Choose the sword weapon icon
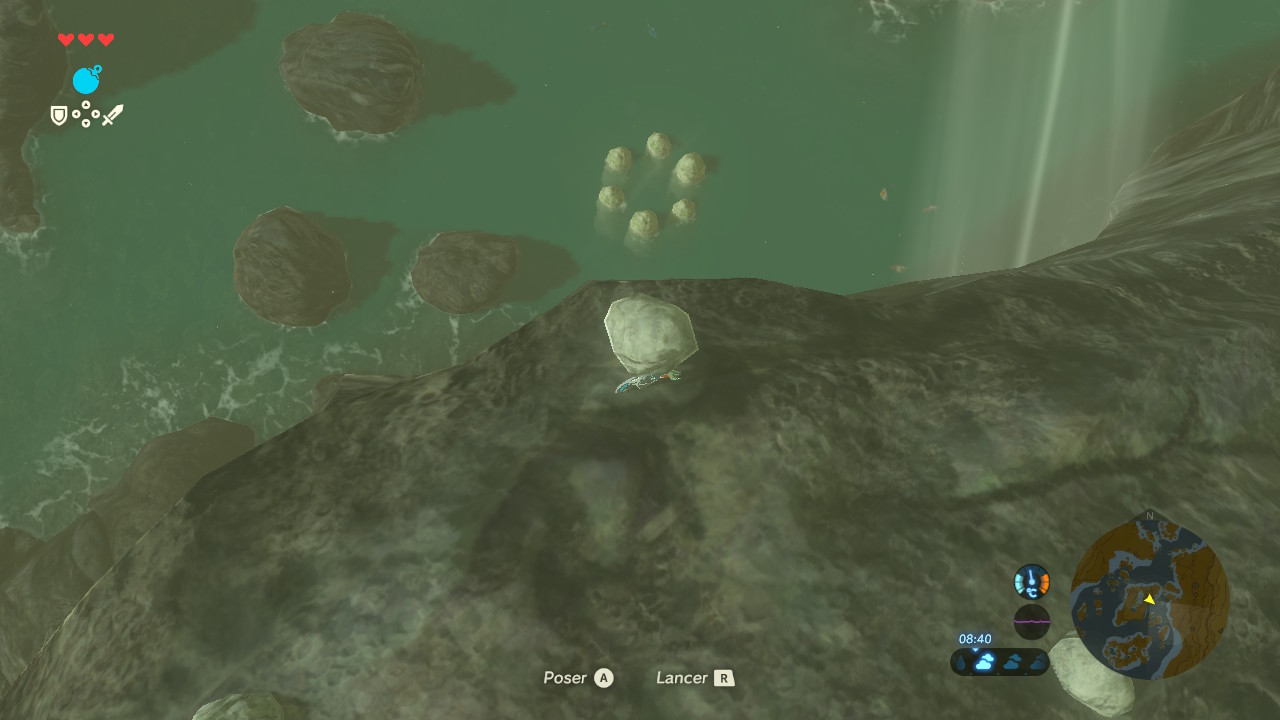This screenshot has width=1280, height=720. click(x=112, y=115)
